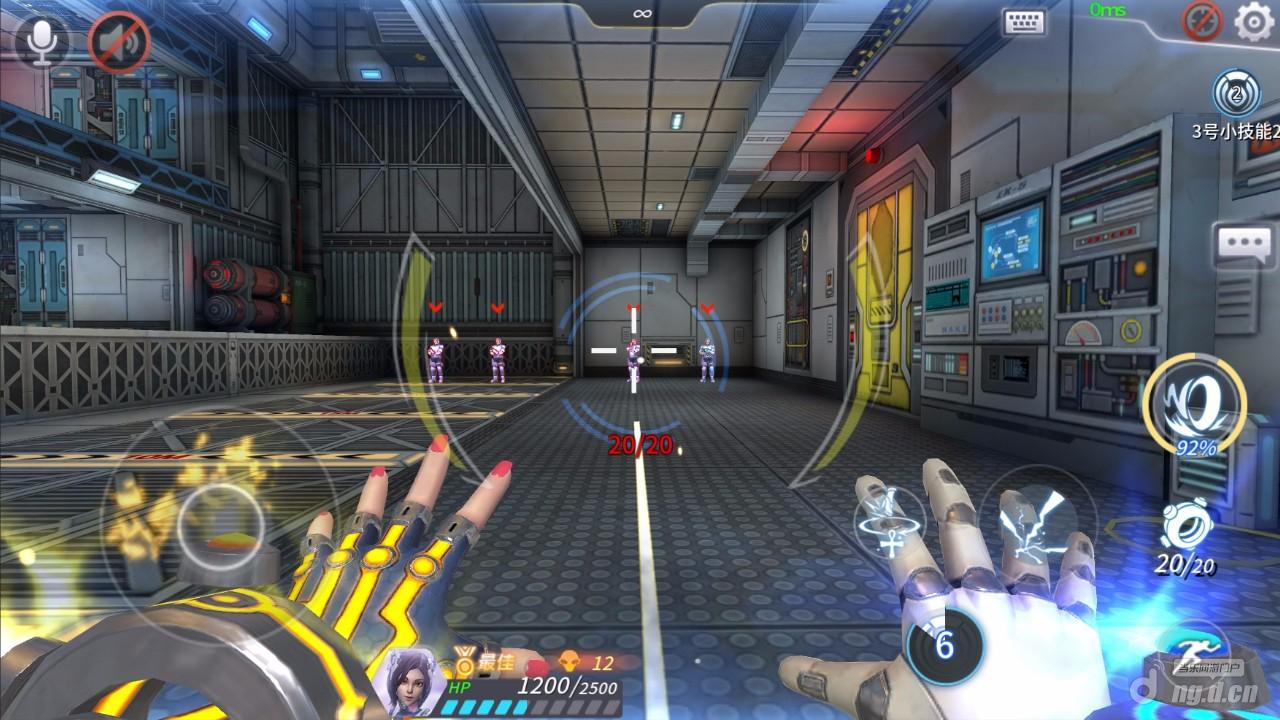Viewport: 1280px width, 720px height.
Task: Open the keyboard input icon
Action: tap(1023, 22)
